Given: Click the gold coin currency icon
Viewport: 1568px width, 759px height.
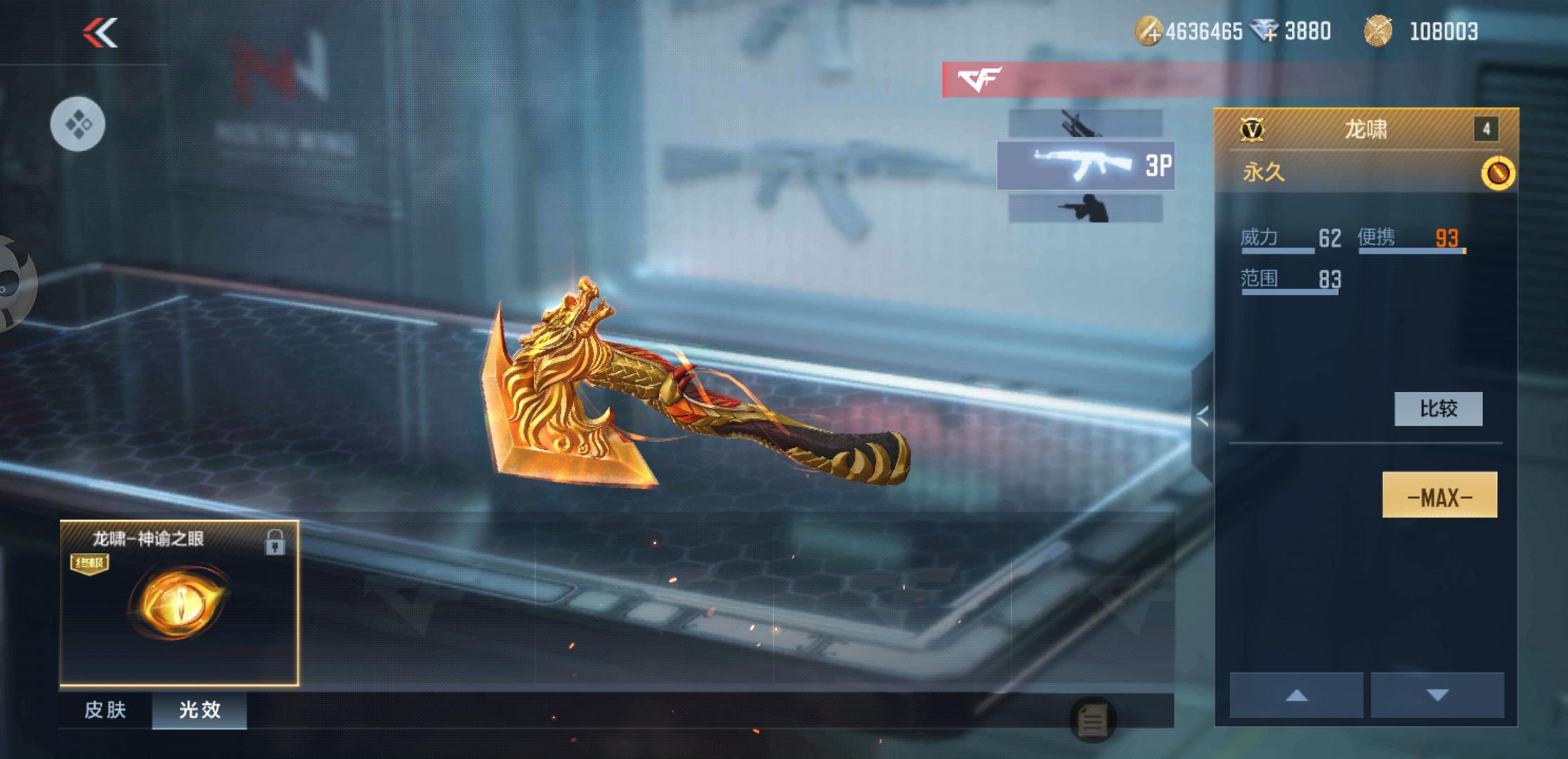Looking at the screenshot, I should pos(1149,32).
